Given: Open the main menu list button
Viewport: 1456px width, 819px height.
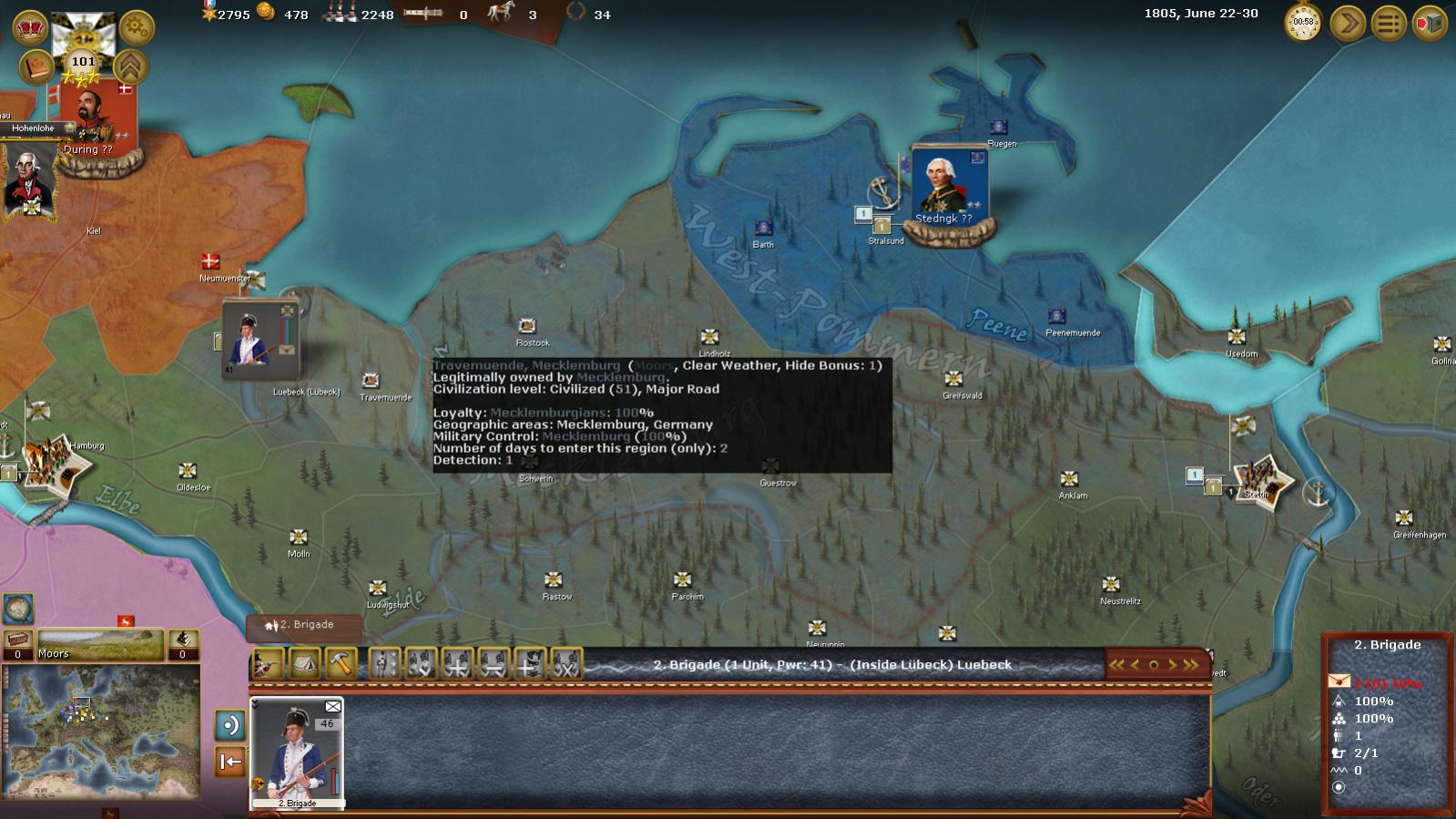Looking at the screenshot, I should [x=1389, y=23].
